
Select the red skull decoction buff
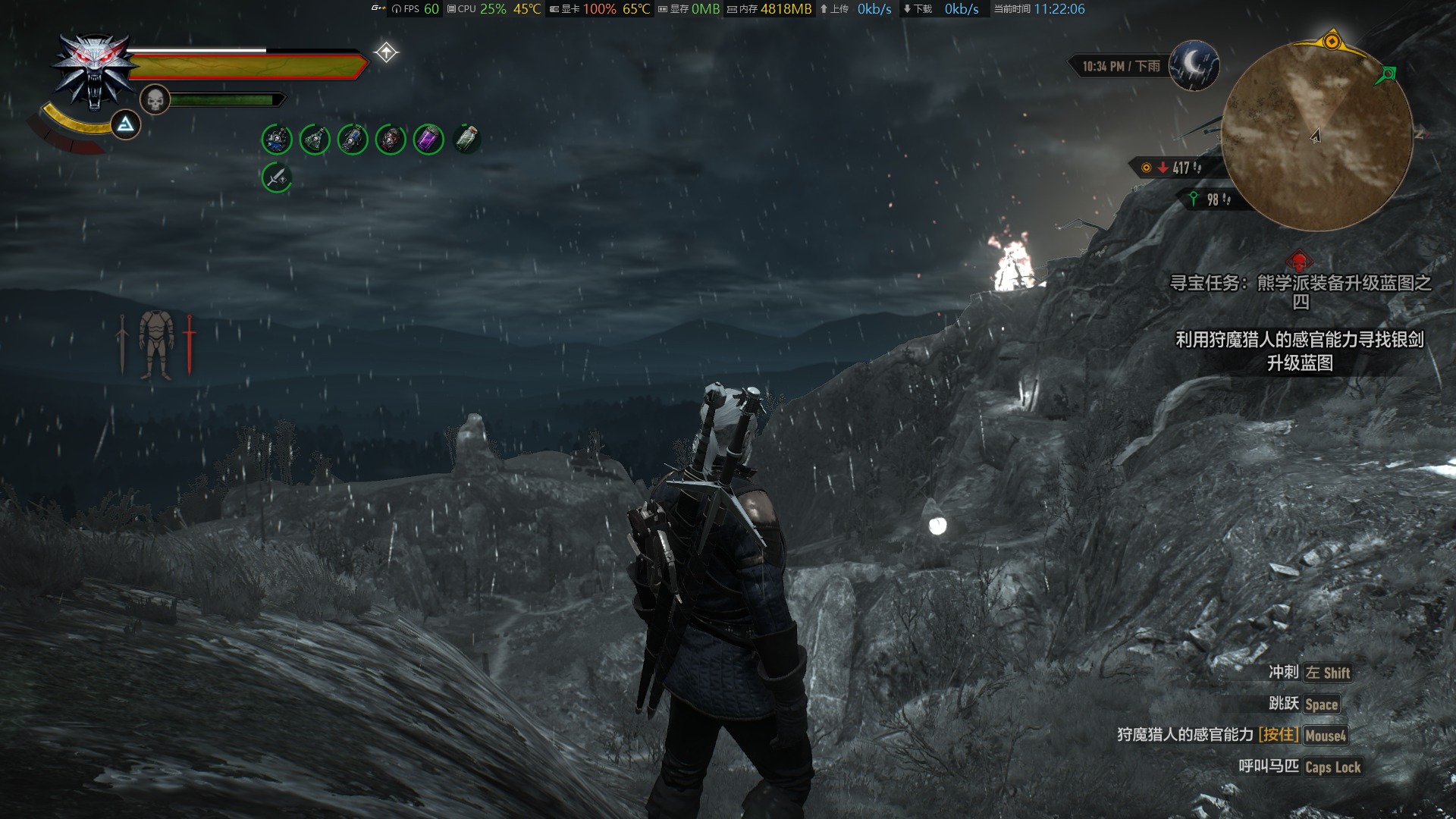391,140
